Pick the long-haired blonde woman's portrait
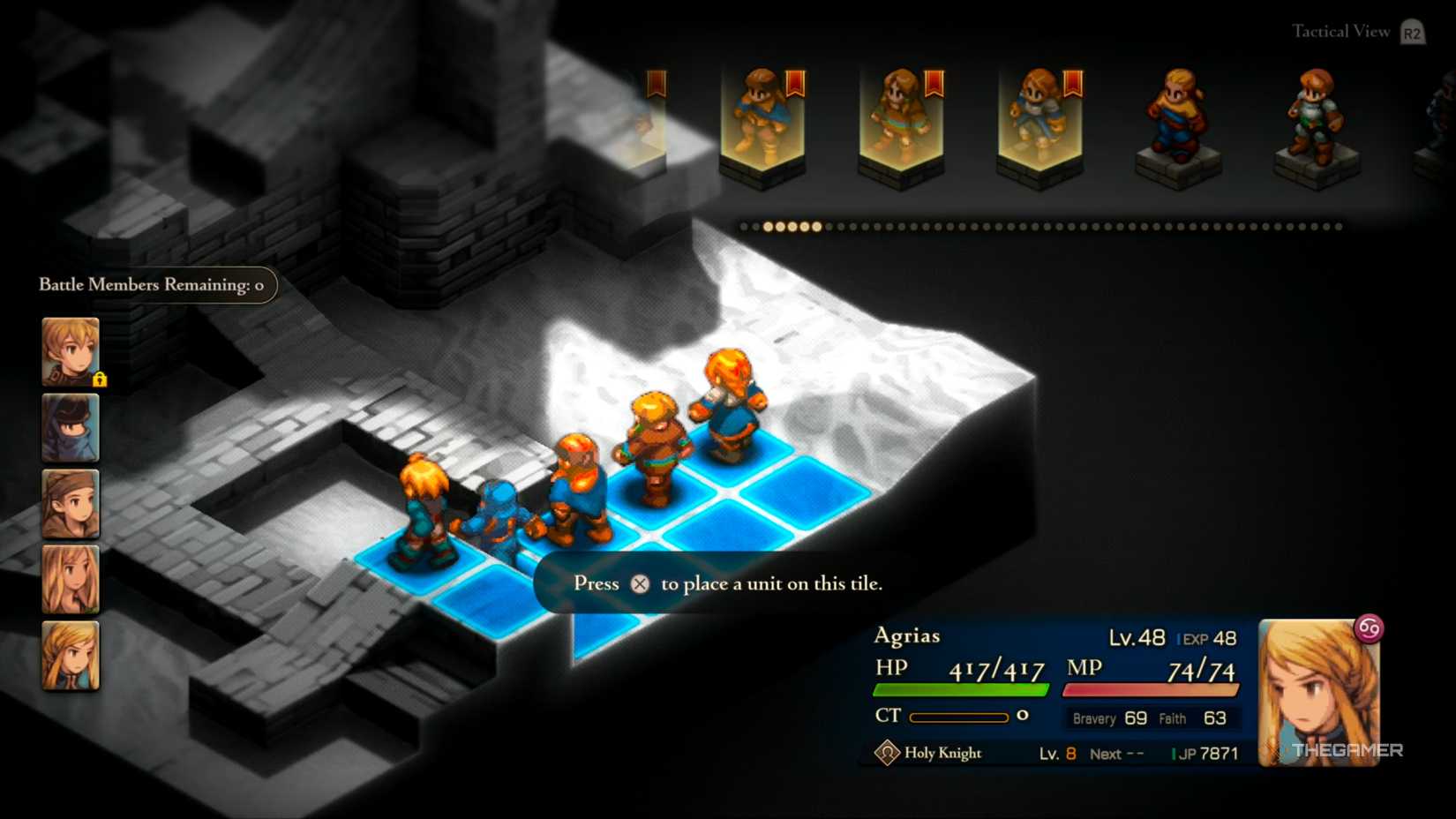This screenshot has width=1456, height=819. click(x=71, y=580)
